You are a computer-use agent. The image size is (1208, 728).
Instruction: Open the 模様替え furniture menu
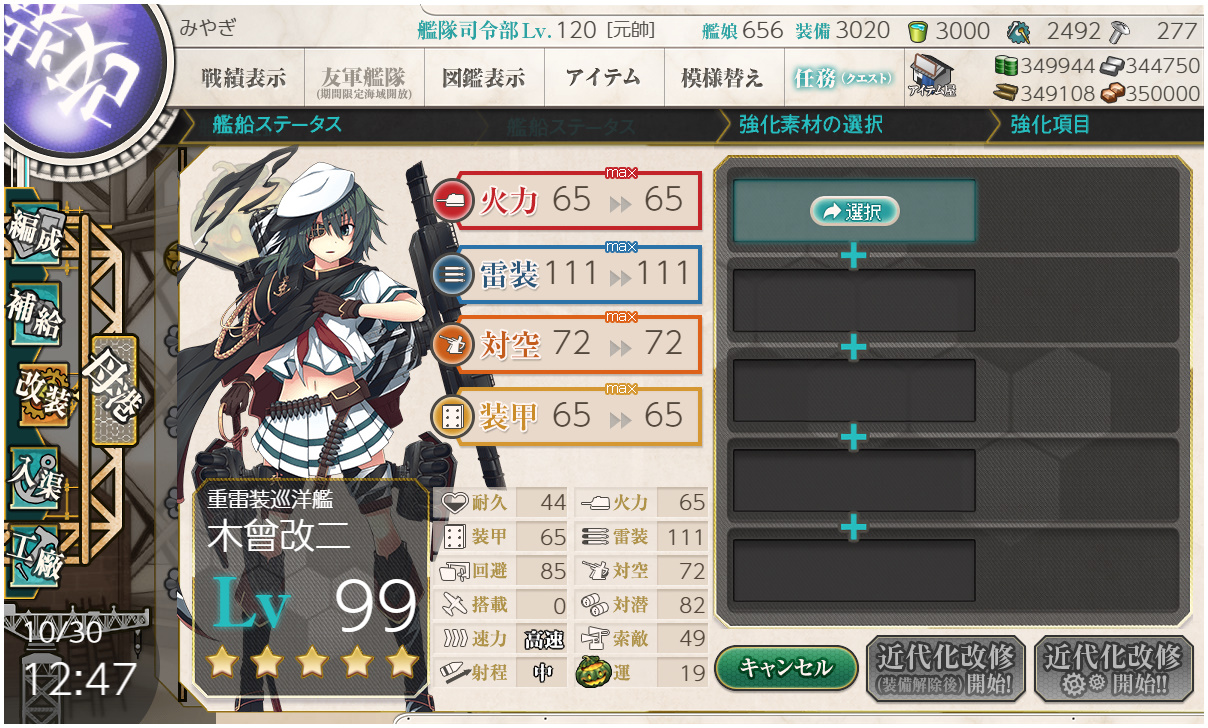(x=721, y=78)
